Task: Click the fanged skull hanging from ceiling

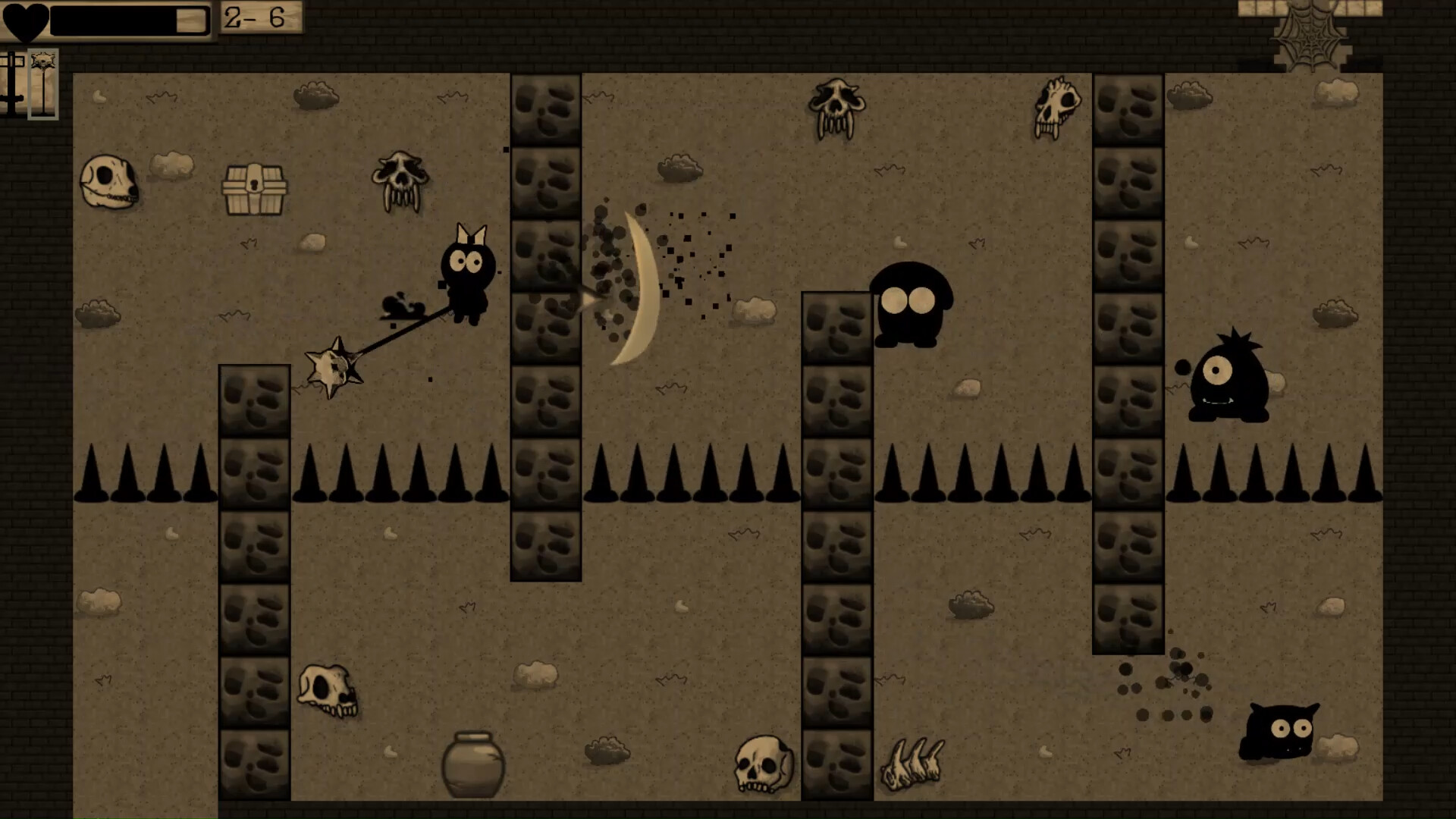Action: pos(835,106)
